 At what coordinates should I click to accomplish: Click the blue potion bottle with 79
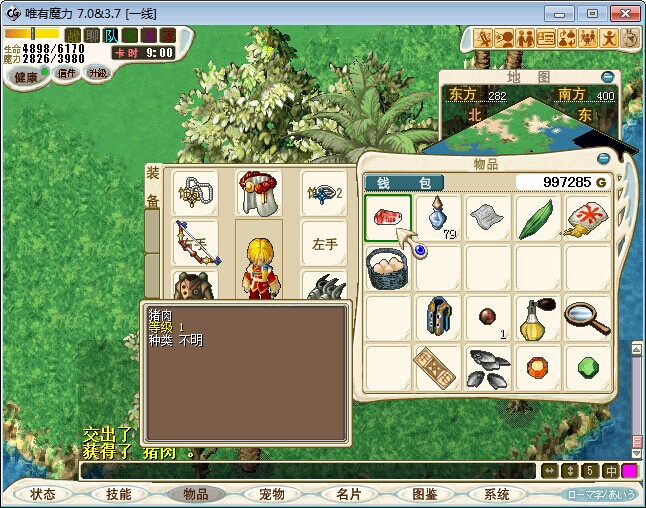[x=438, y=218]
